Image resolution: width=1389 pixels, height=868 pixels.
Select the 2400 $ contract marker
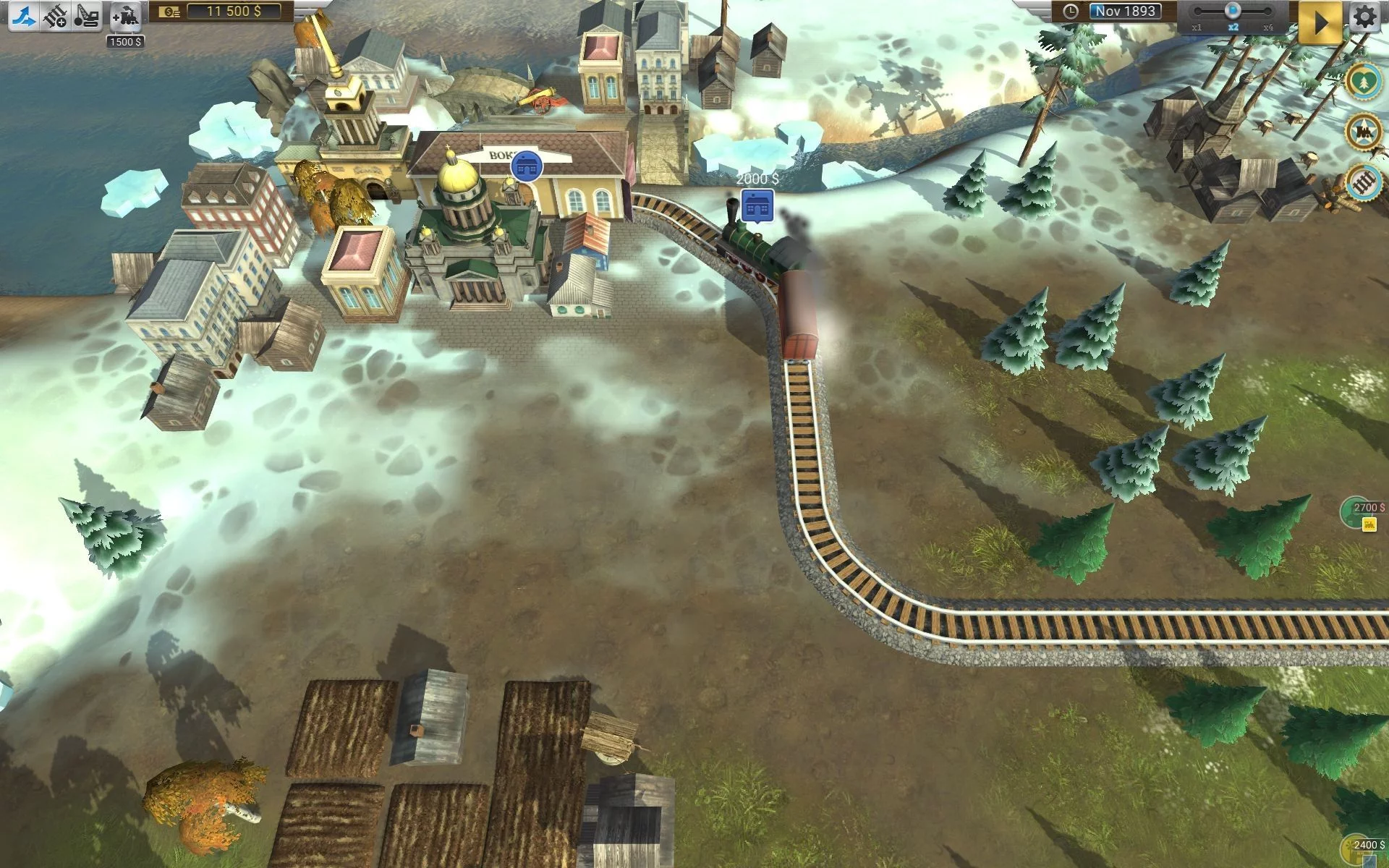pos(1365,848)
